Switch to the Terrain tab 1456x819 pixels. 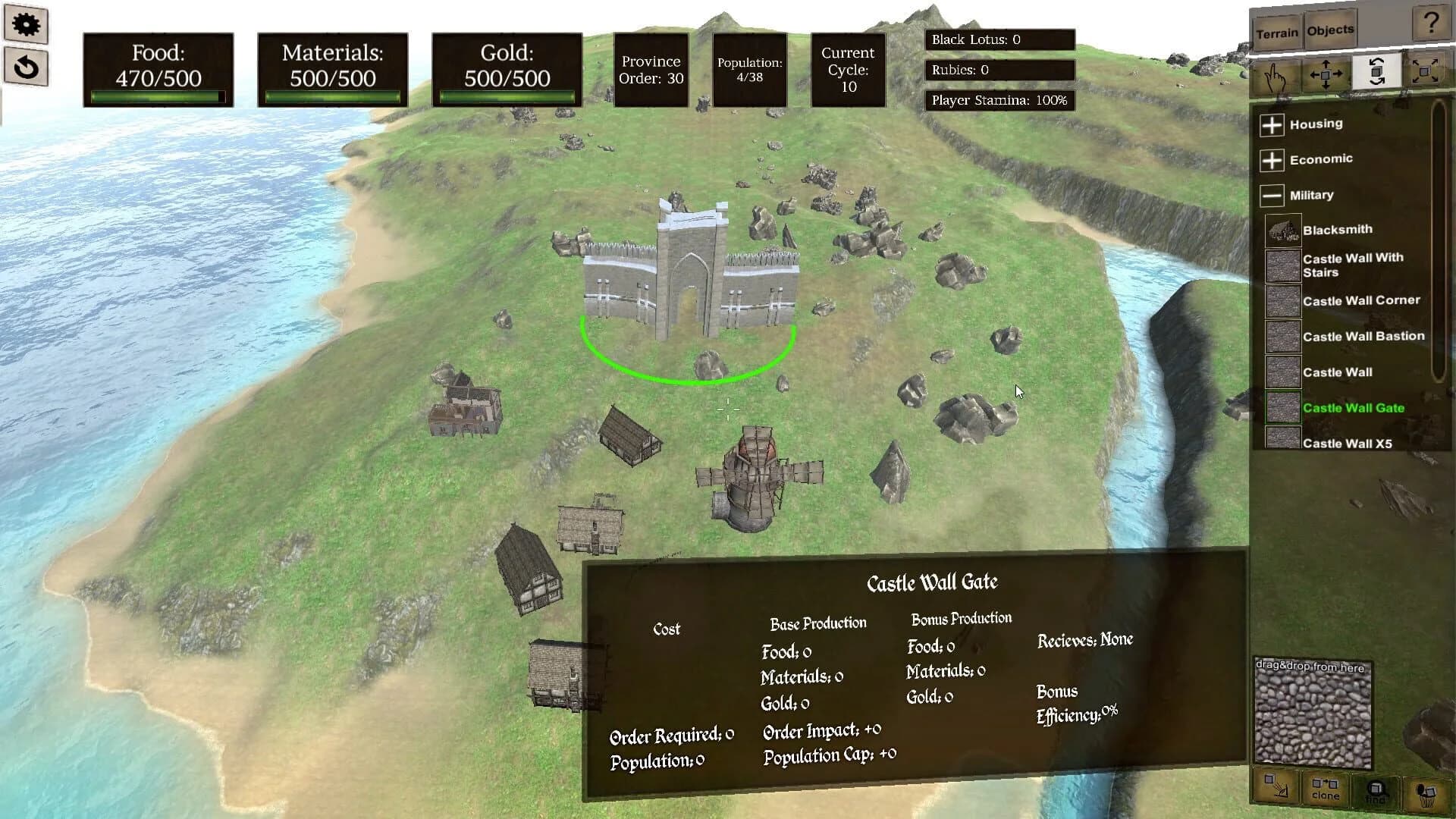pos(1279,30)
